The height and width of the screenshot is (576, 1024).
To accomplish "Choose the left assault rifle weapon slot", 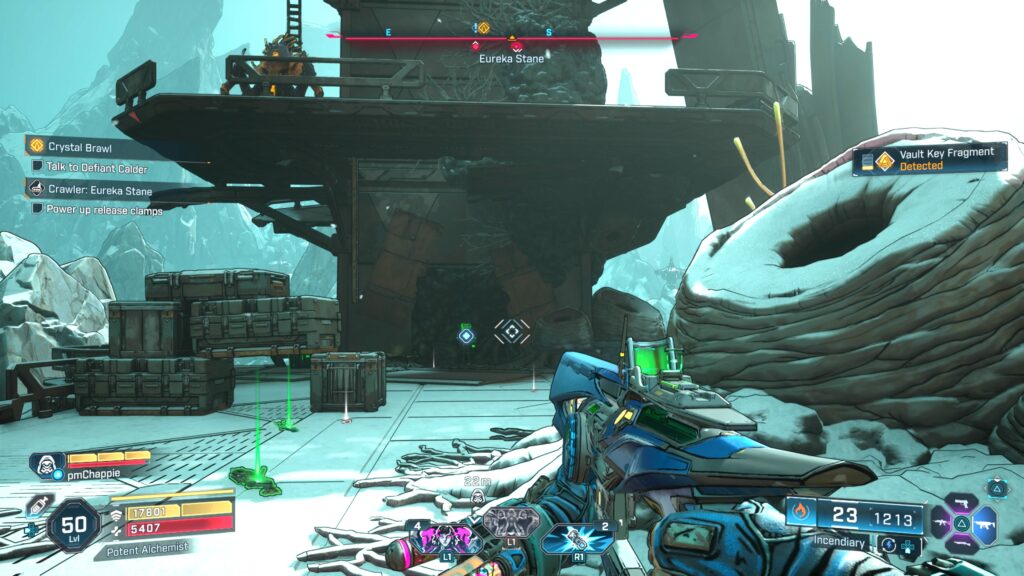I will 943,523.
